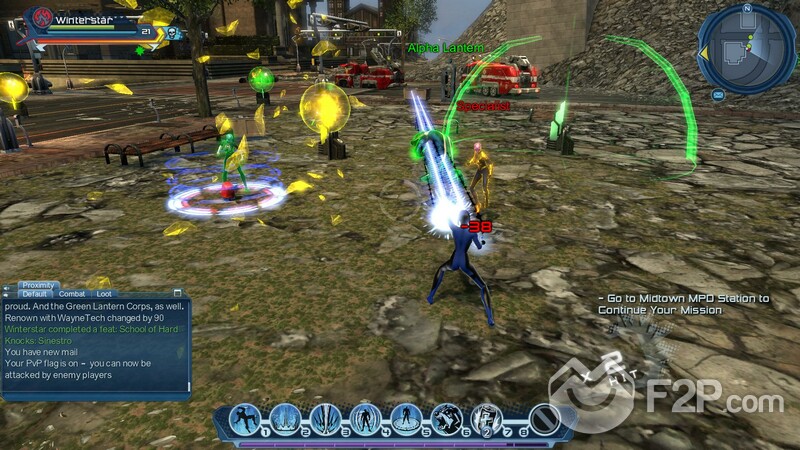Screen dimensions: 800x450
Task: Use the soda can consumable in slot 7
Action: [486, 417]
